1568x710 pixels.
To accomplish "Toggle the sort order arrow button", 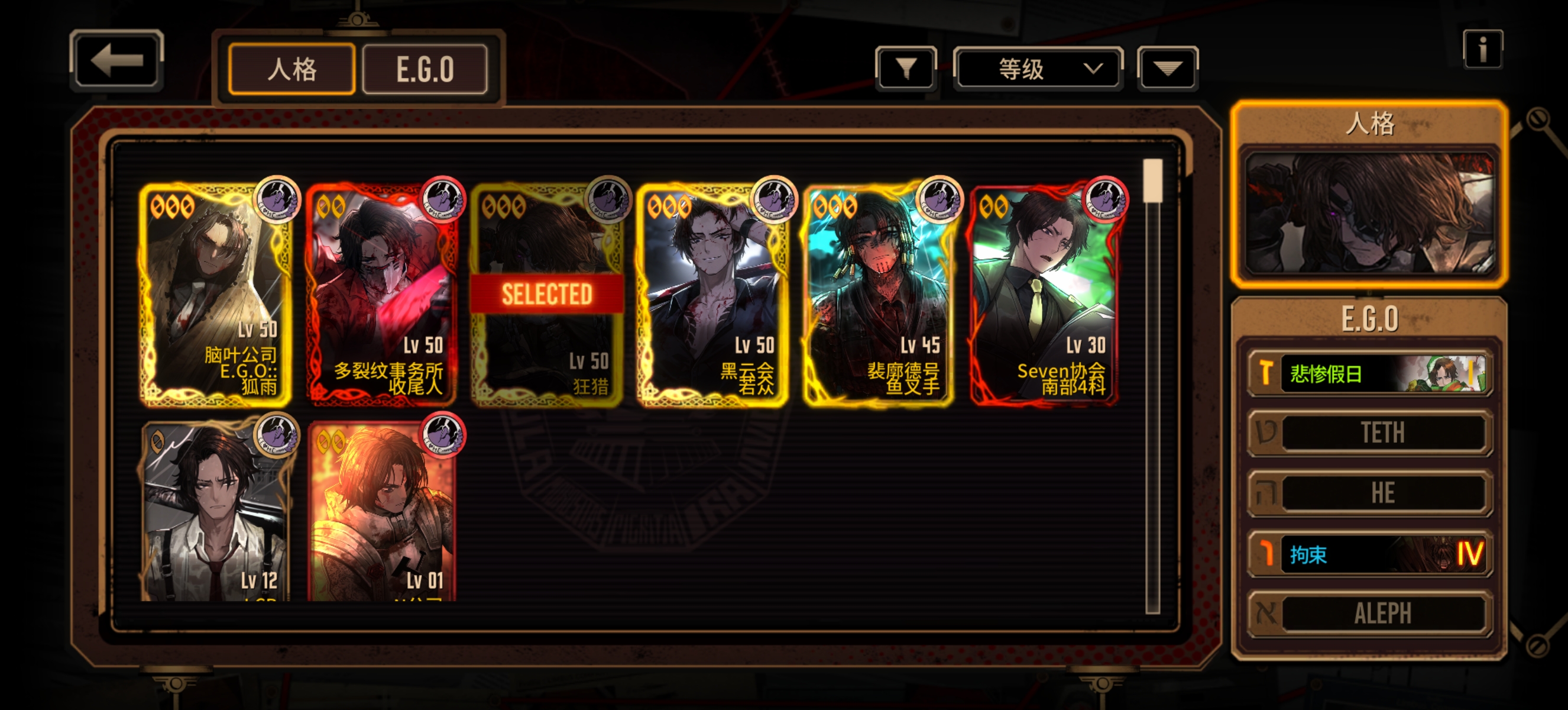I will pos(1167,68).
